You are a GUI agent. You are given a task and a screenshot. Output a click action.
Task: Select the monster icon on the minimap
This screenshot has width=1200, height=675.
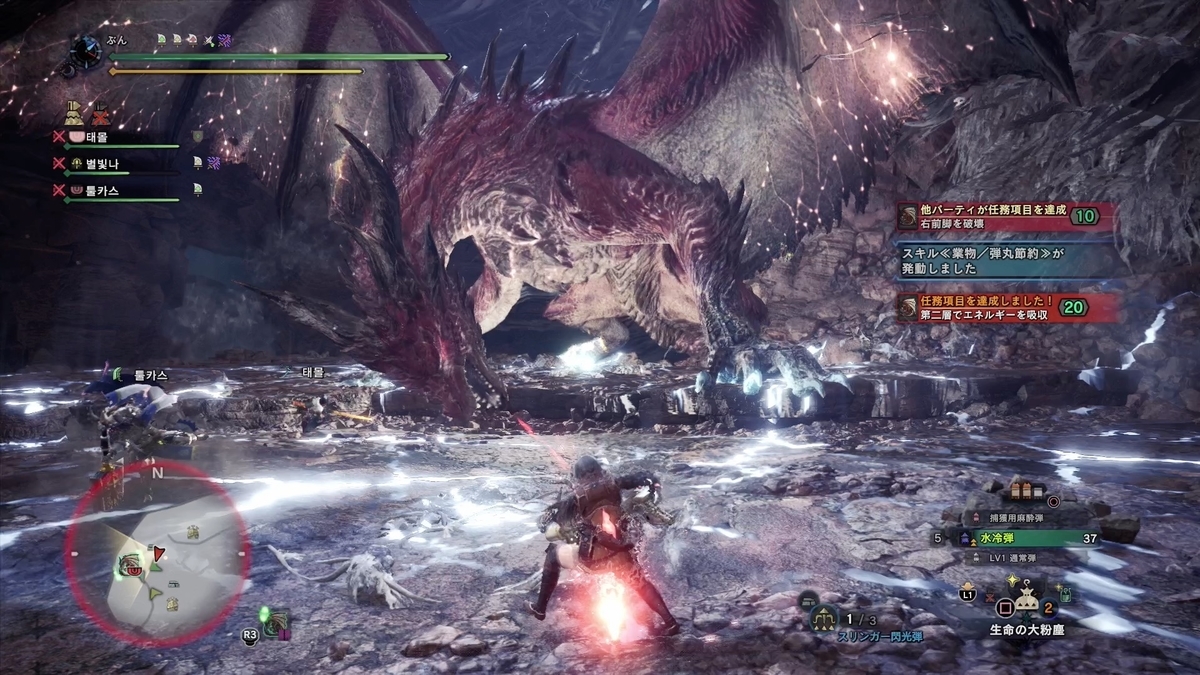pos(130,563)
